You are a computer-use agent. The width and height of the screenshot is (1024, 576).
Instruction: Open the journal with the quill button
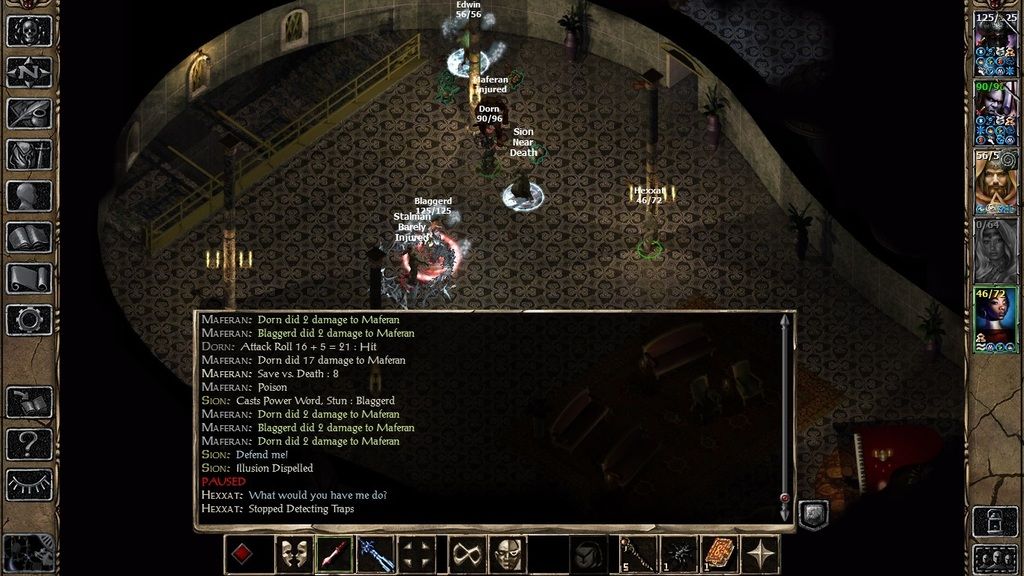(x=29, y=113)
